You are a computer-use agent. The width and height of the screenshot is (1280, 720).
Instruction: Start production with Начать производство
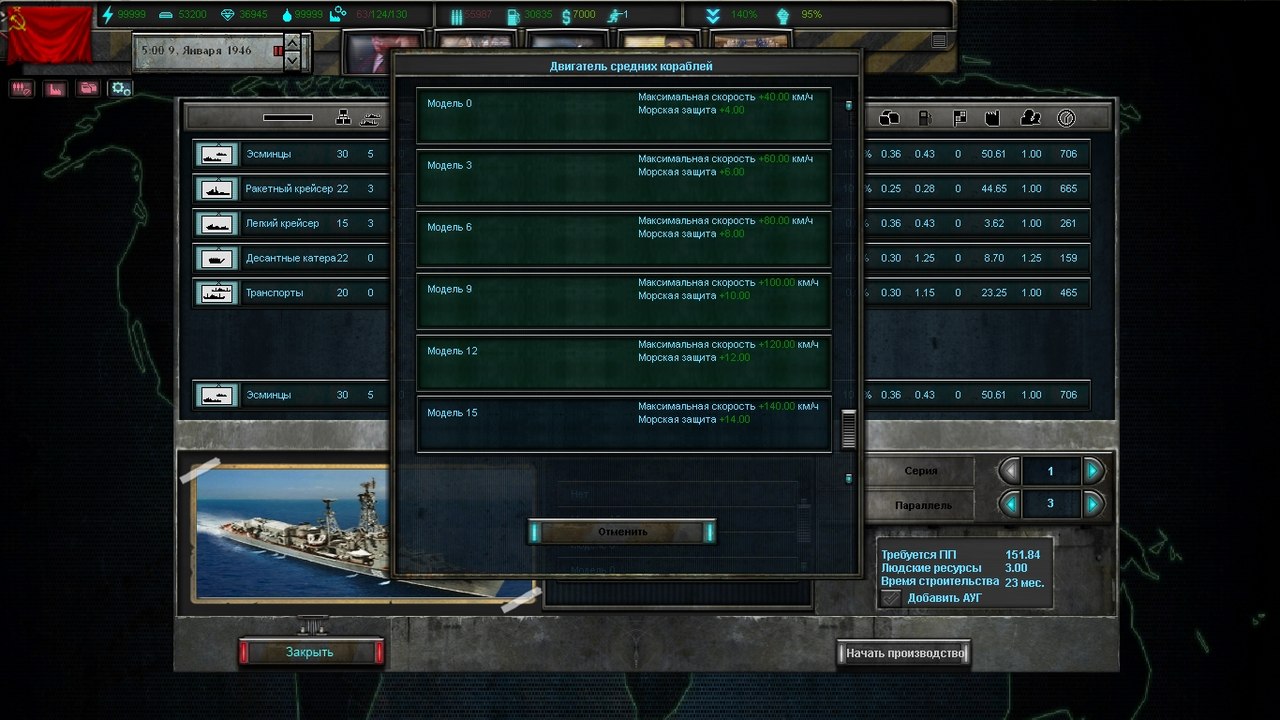coord(904,653)
